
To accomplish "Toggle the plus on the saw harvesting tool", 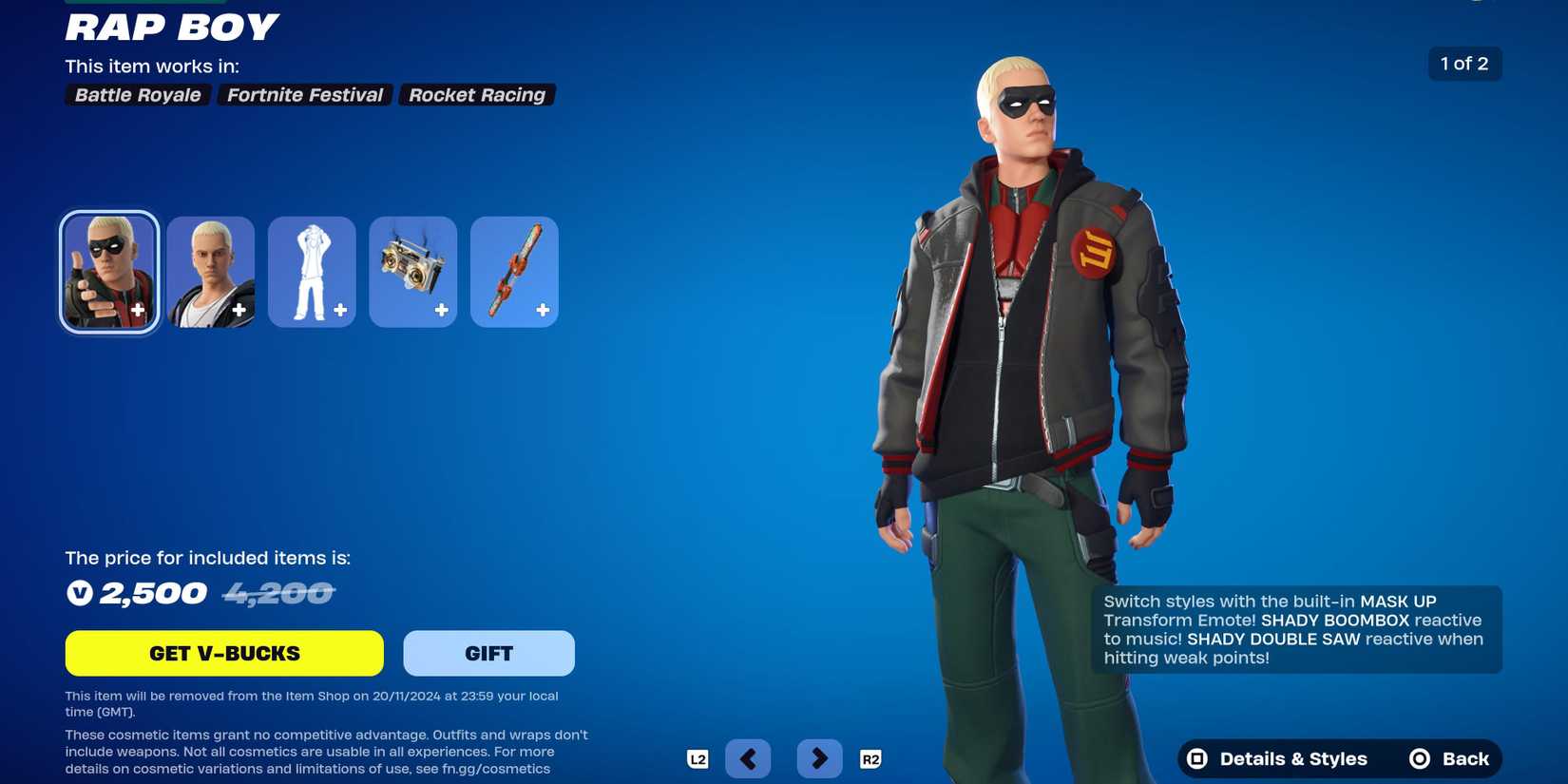I will coord(542,309).
